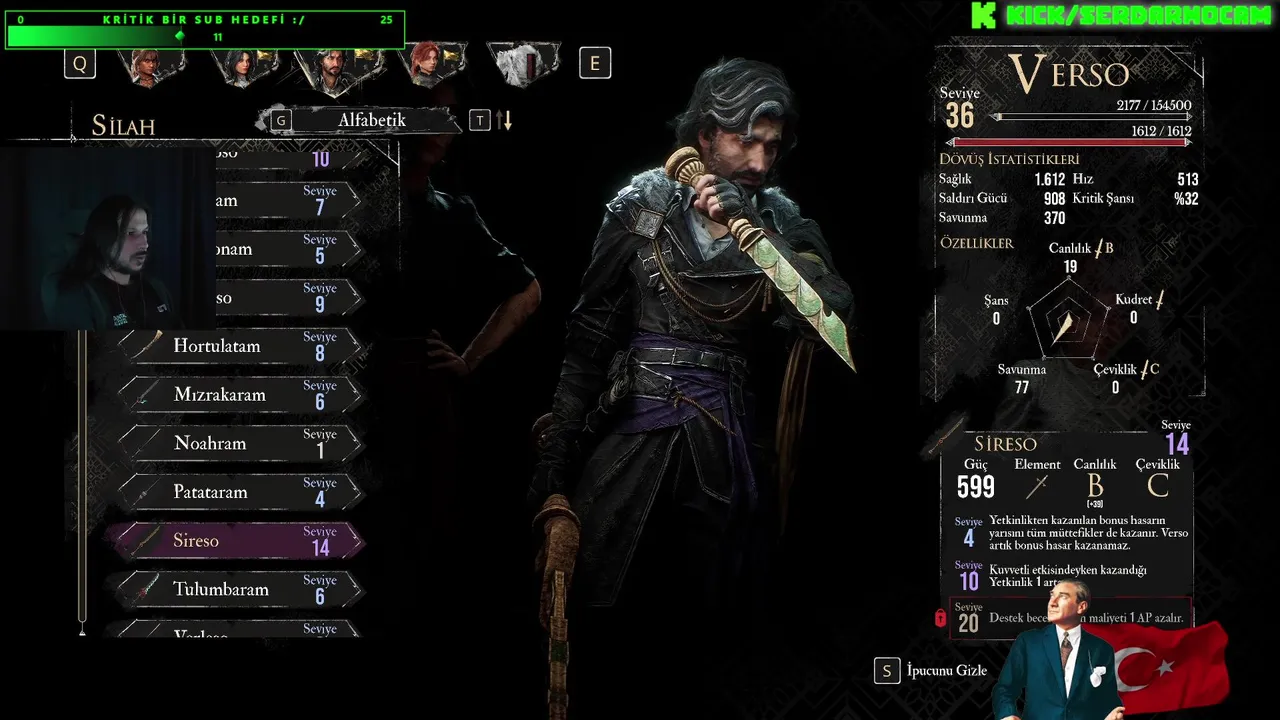Toggle the sort direction arrows
The height and width of the screenshot is (720, 1280).
(505, 121)
